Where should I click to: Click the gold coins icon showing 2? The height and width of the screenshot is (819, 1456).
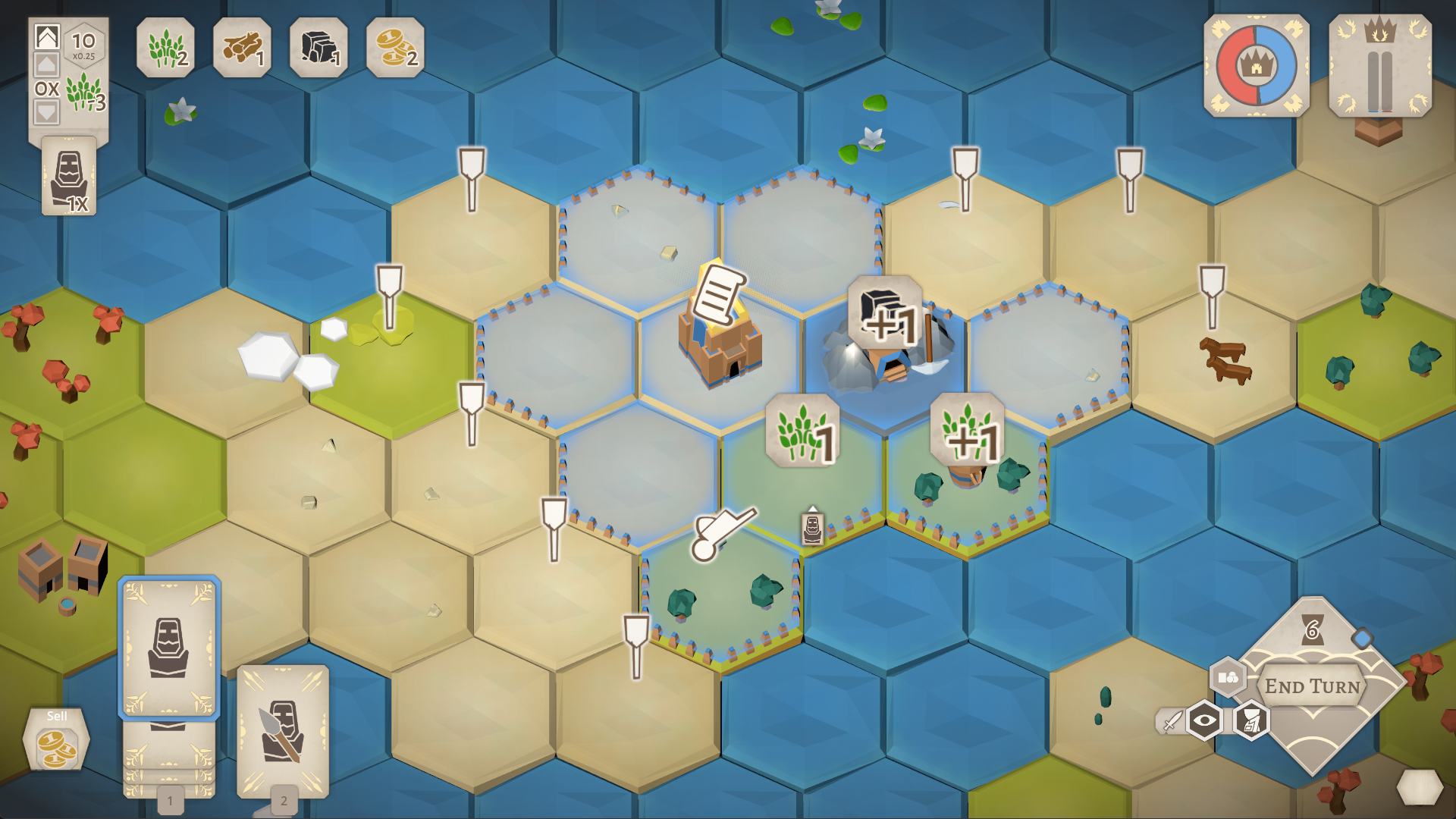pos(397,49)
